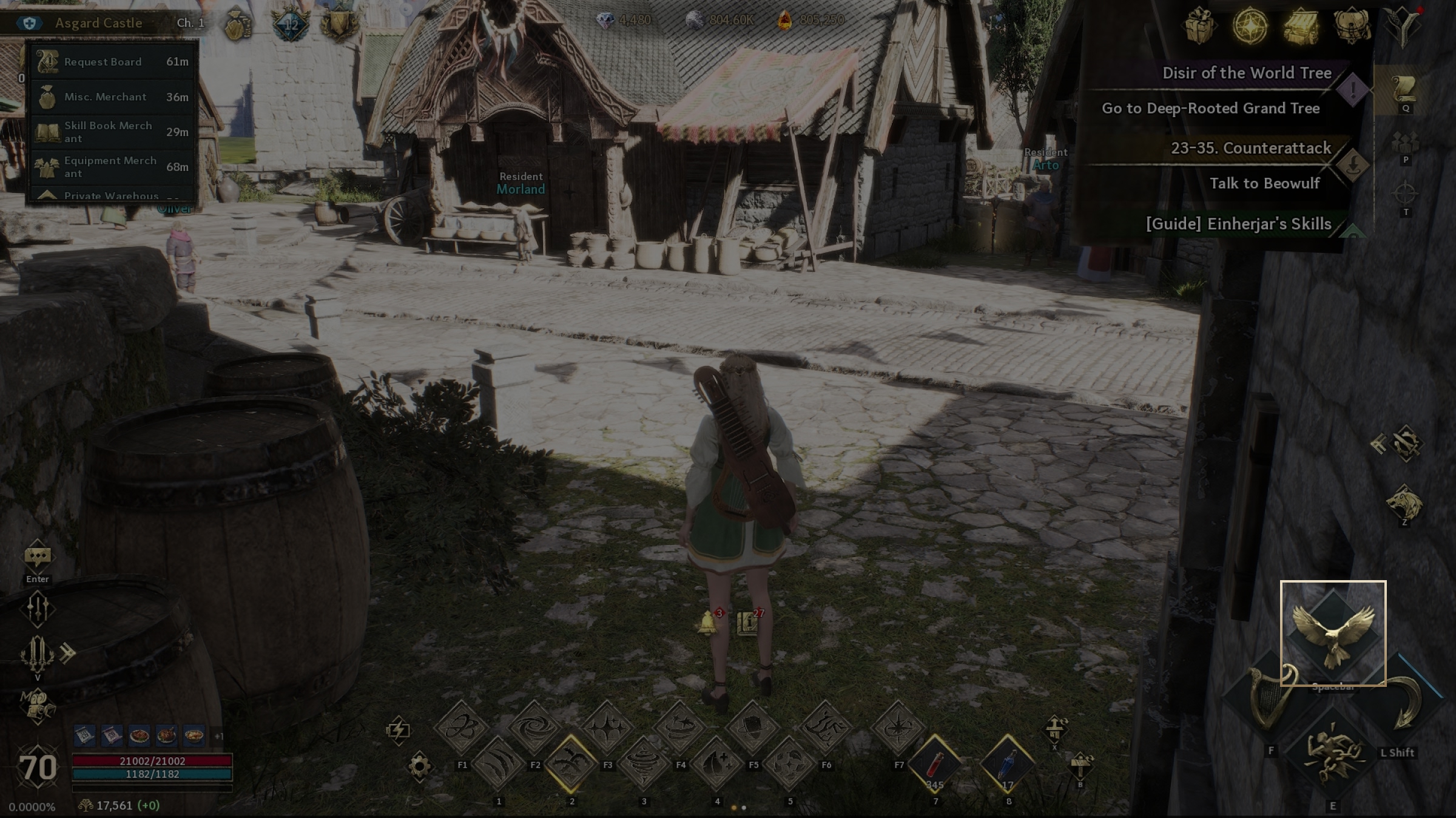Open the backpack inventory icon
The width and height of the screenshot is (1456, 818).
[1351, 26]
